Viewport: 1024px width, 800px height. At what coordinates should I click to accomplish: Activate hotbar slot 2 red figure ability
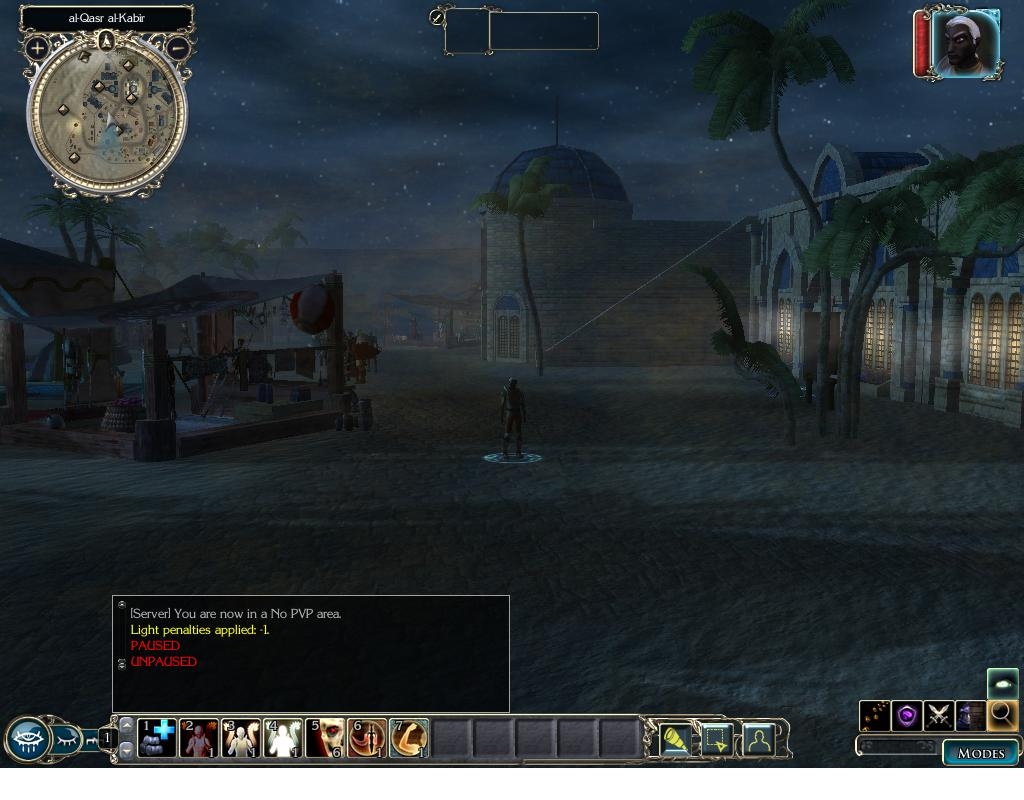click(x=199, y=739)
